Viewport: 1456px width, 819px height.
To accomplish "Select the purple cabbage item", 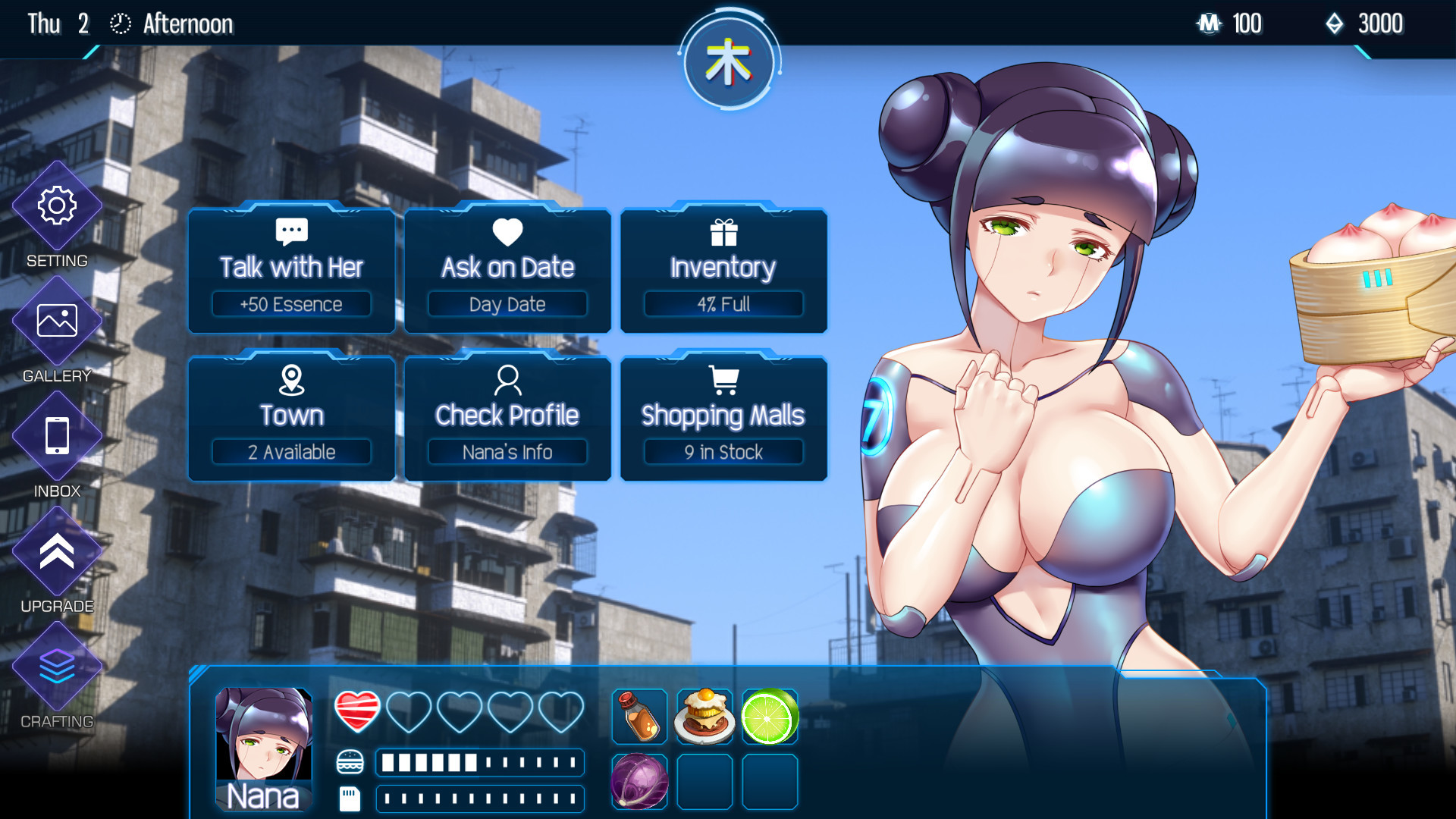I will [639, 781].
